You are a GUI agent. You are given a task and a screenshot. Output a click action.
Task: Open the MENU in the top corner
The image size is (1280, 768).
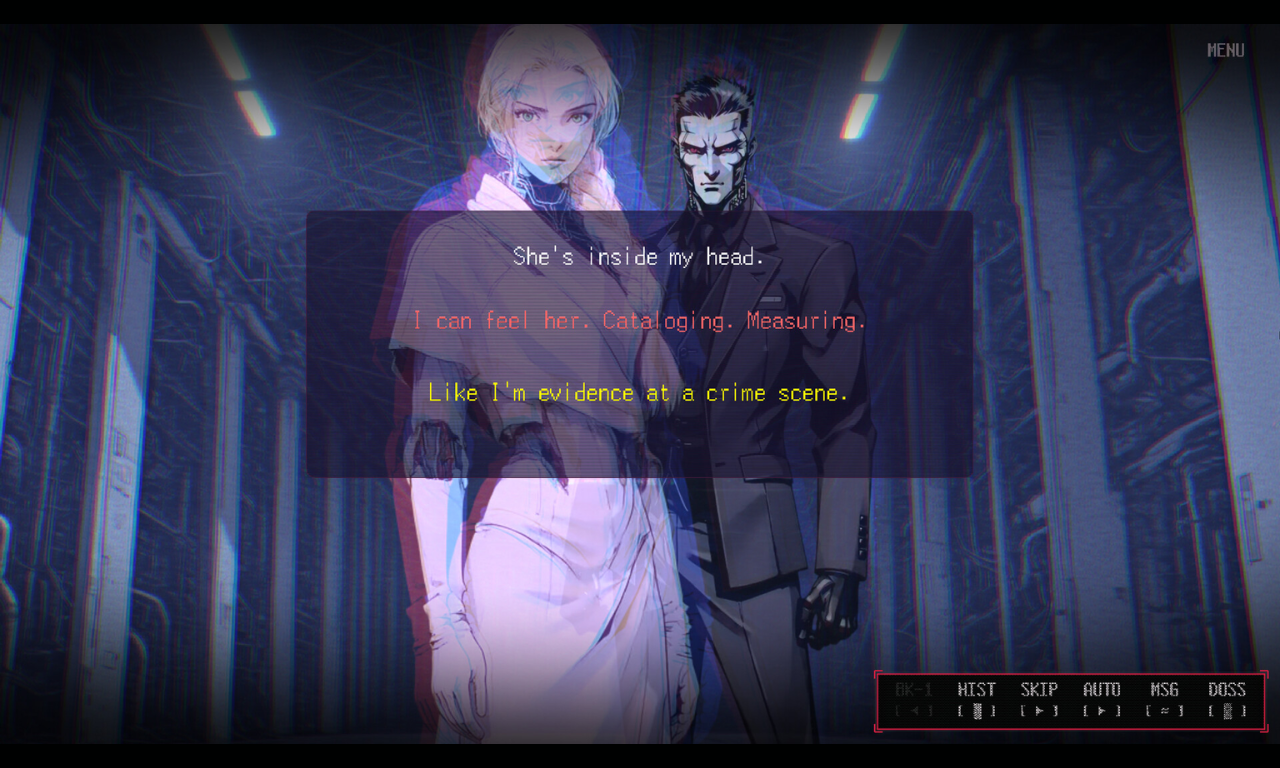[1225, 50]
